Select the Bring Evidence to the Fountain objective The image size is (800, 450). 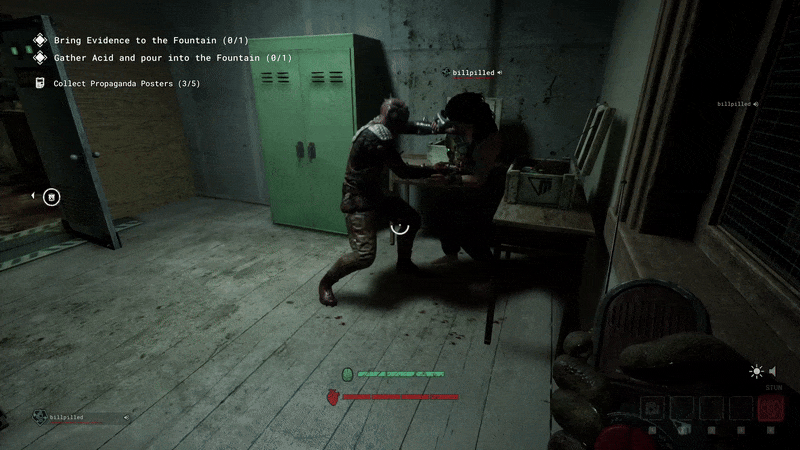[x=150, y=40]
